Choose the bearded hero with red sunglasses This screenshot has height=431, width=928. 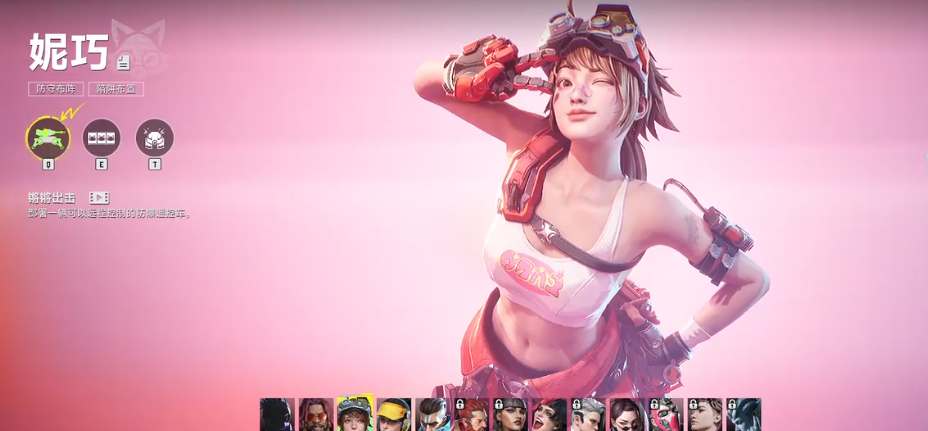pyautogui.click(x=316, y=415)
